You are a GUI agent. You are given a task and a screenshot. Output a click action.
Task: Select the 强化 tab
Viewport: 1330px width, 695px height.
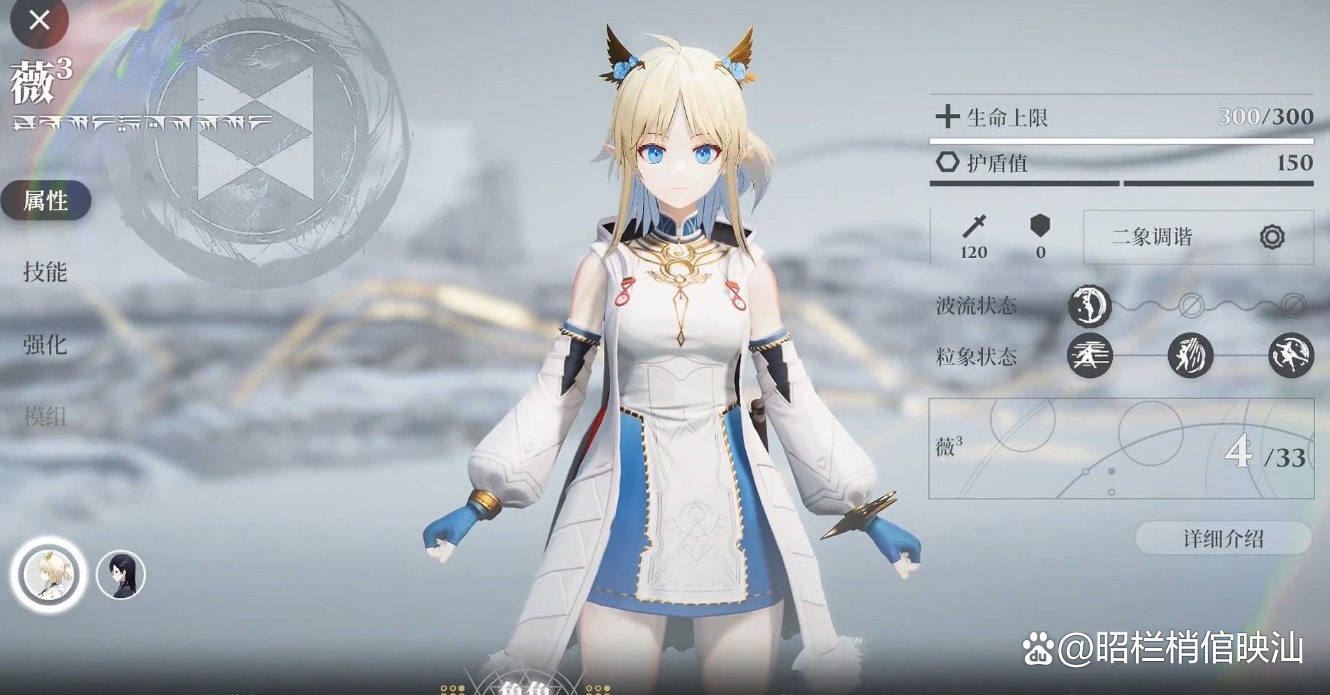coord(46,345)
